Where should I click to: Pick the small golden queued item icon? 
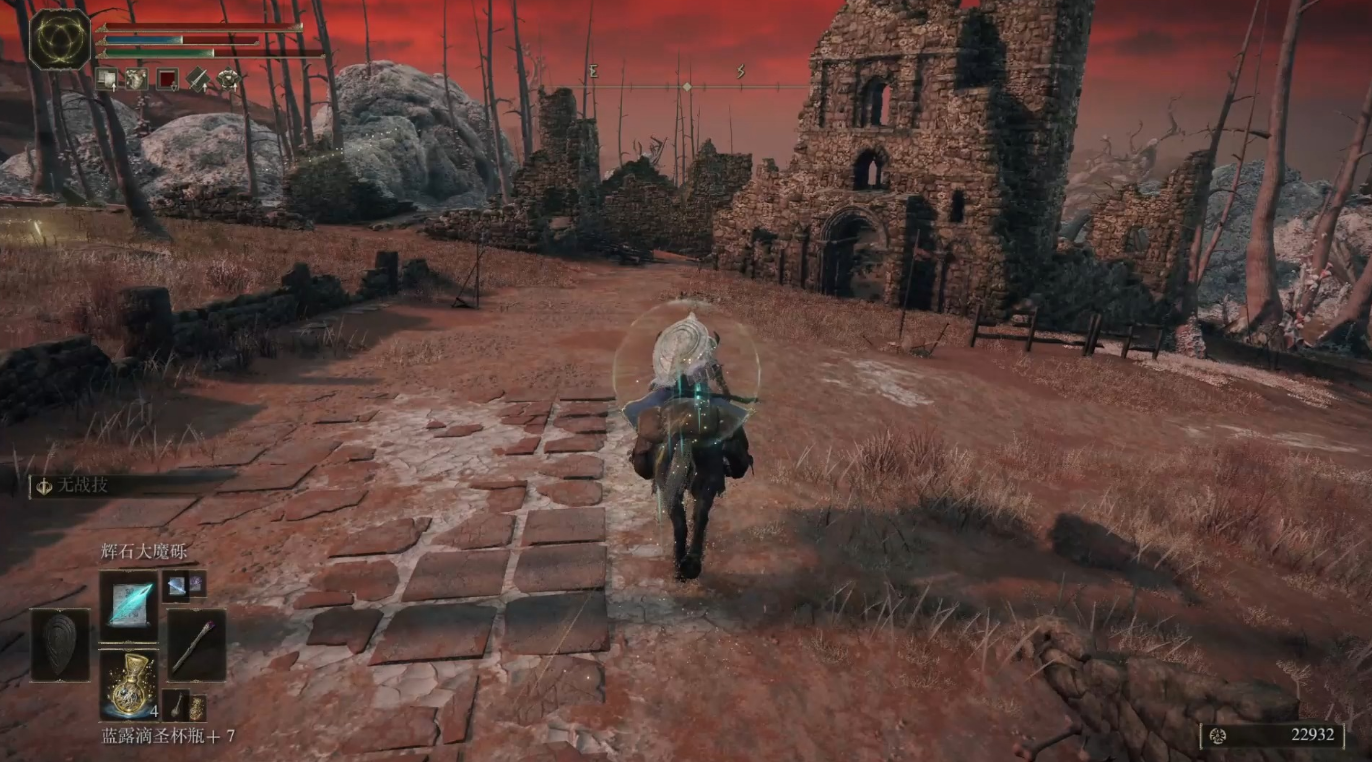coord(197,707)
